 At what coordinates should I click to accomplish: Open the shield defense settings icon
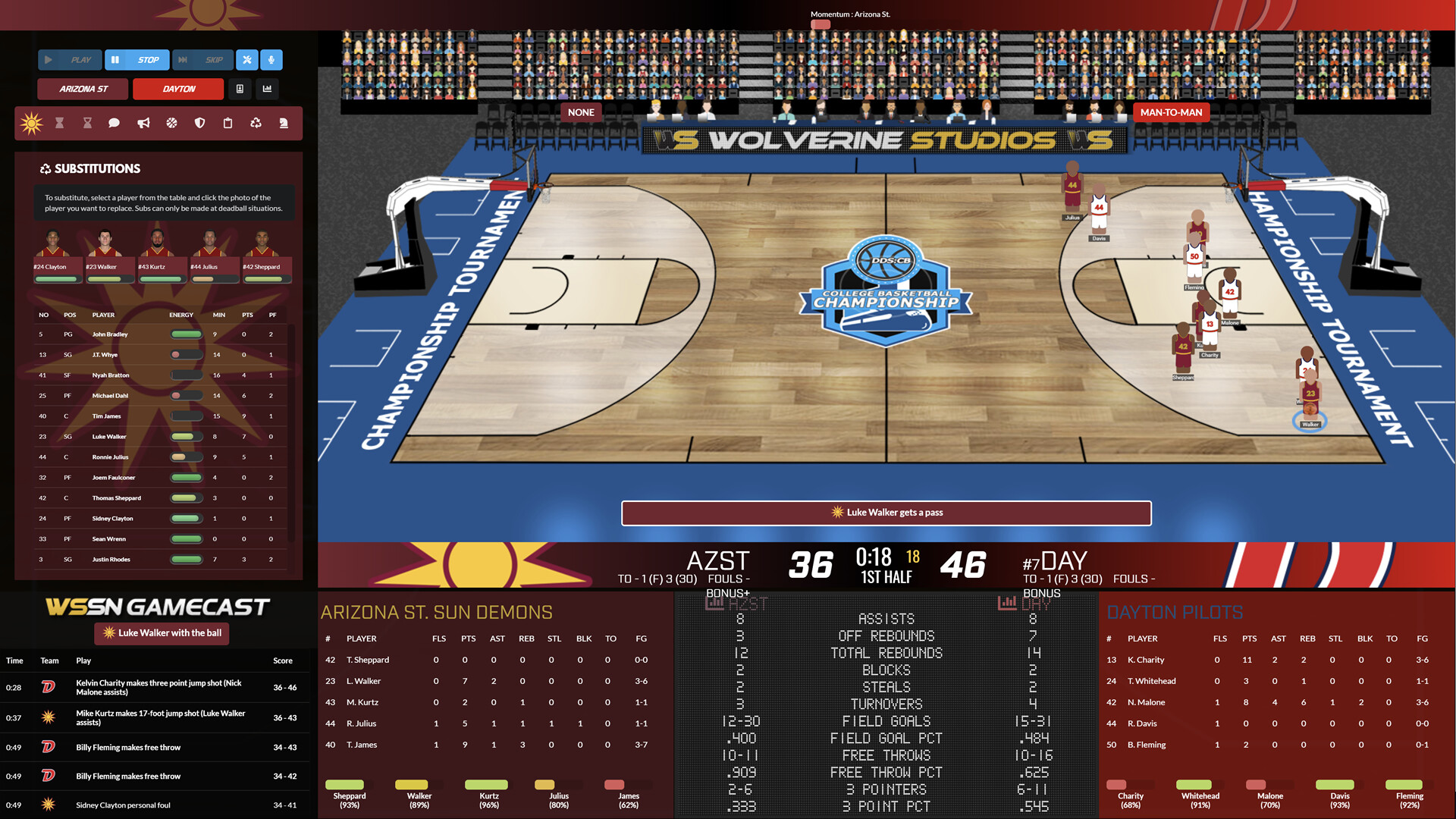(x=199, y=123)
